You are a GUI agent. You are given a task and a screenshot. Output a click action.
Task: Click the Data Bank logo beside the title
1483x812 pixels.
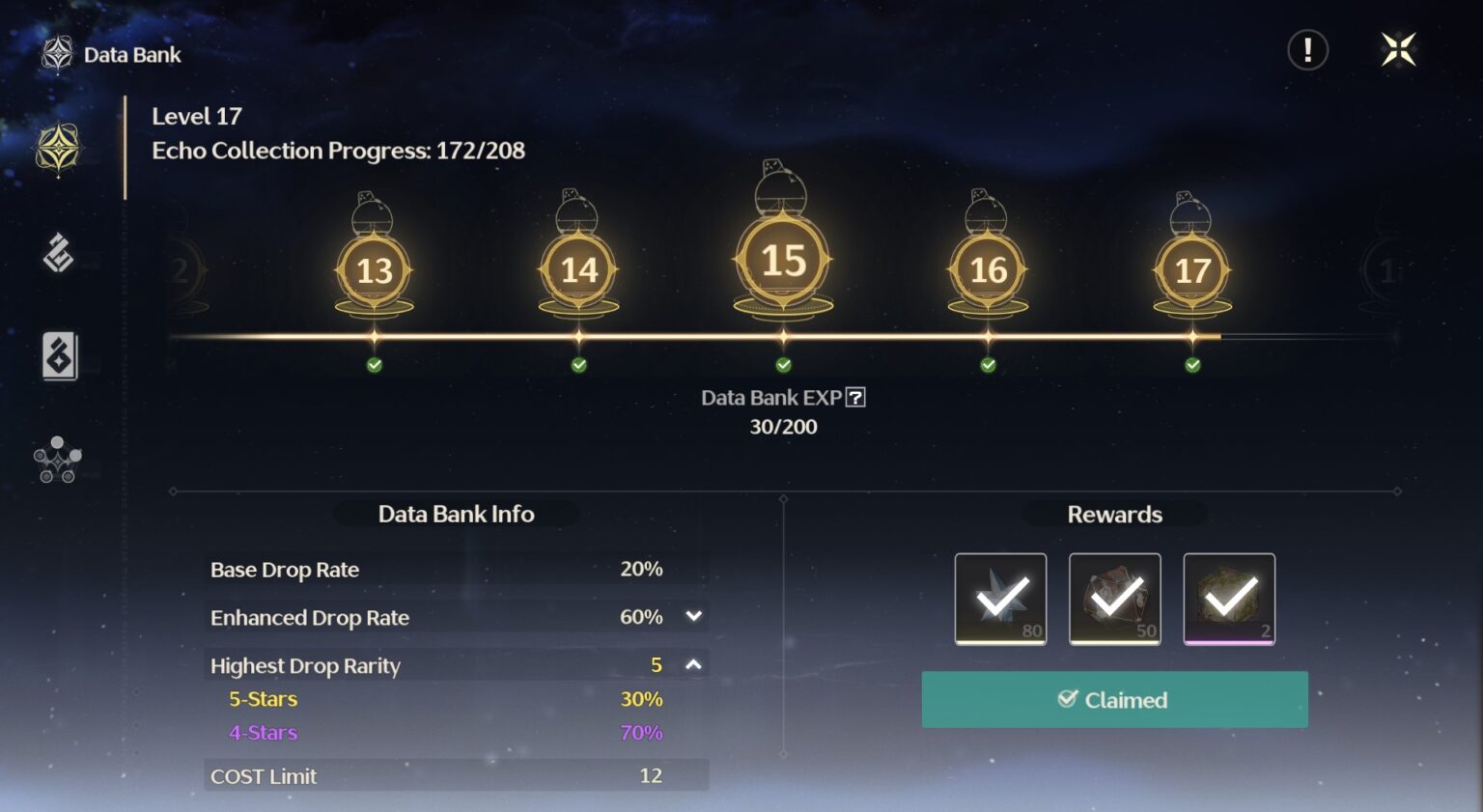[58, 54]
